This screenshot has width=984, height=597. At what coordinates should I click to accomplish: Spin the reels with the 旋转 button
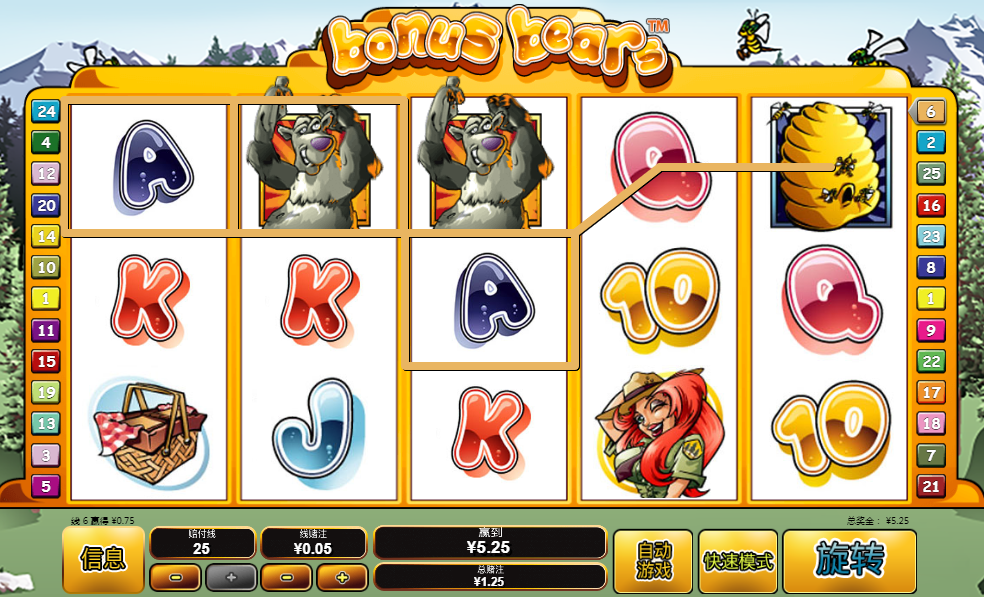pos(849,560)
